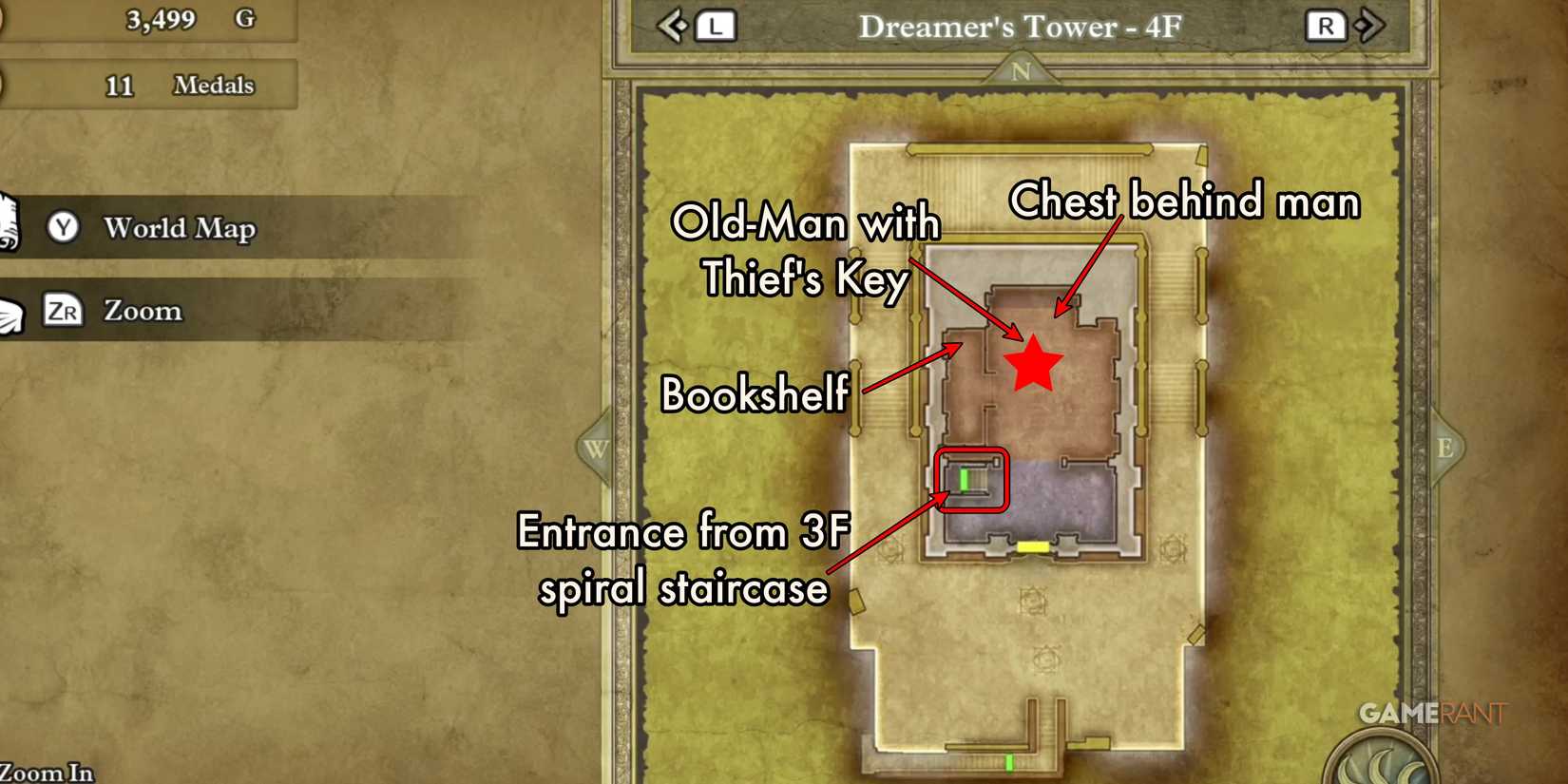Image resolution: width=1568 pixels, height=784 pixels.
Task: Click the E compass marker on right map edge
Action: point(1447,447)
